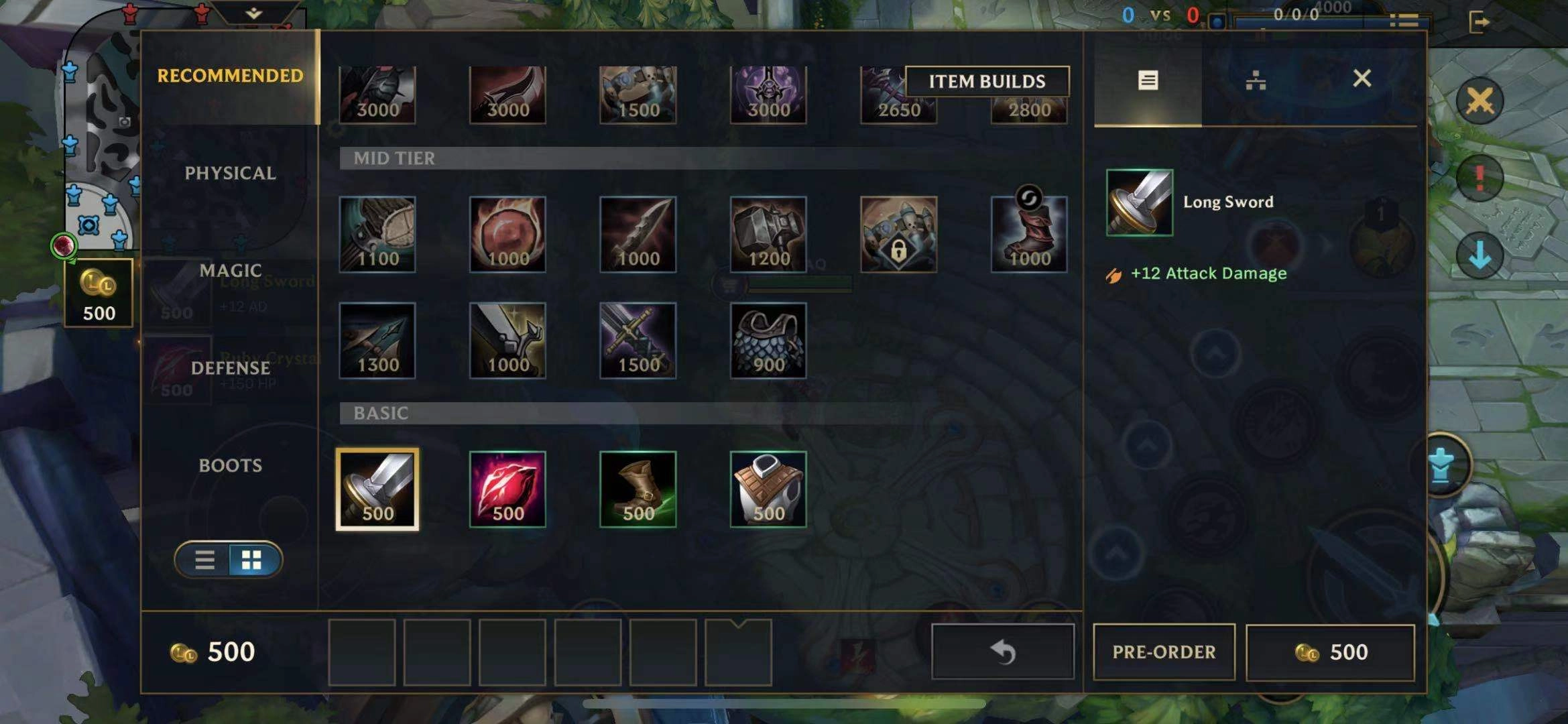Select the Ruby Crystal basic item

[x=507, y=488]
